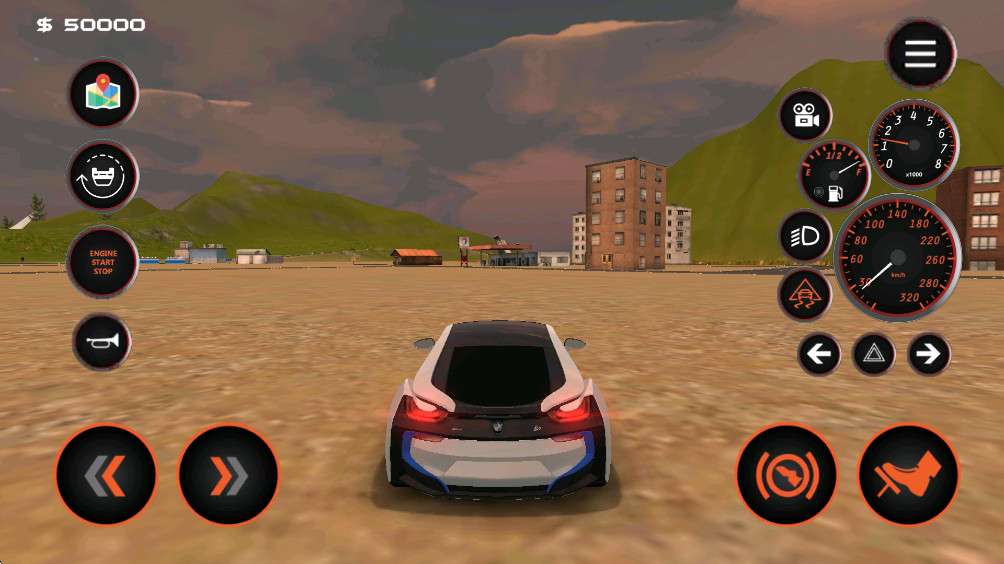1004x564 pixels.
Task: Open the map with the pin icon
Action: (102, 95)
